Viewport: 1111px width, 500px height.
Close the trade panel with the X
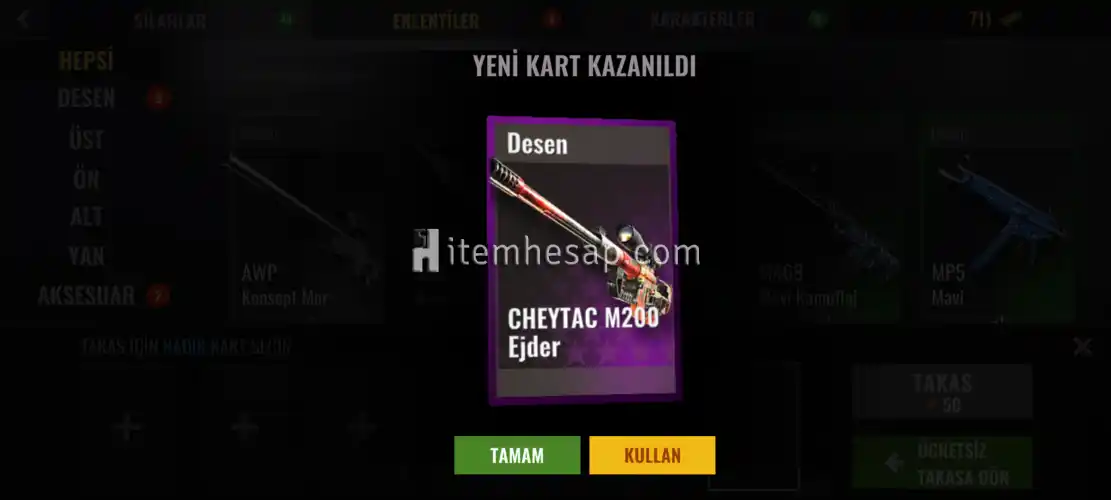point(1082,347)
